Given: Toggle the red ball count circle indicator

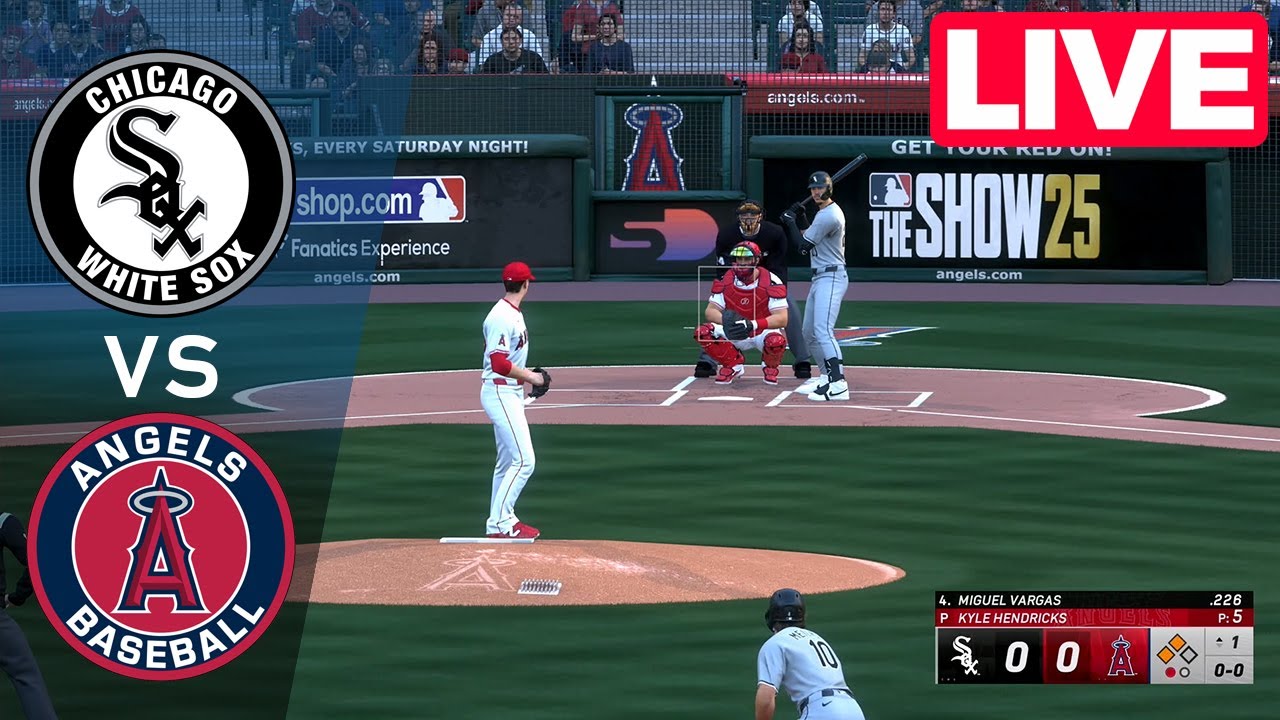Looking at the screenshot, I should pos(1170,671).
